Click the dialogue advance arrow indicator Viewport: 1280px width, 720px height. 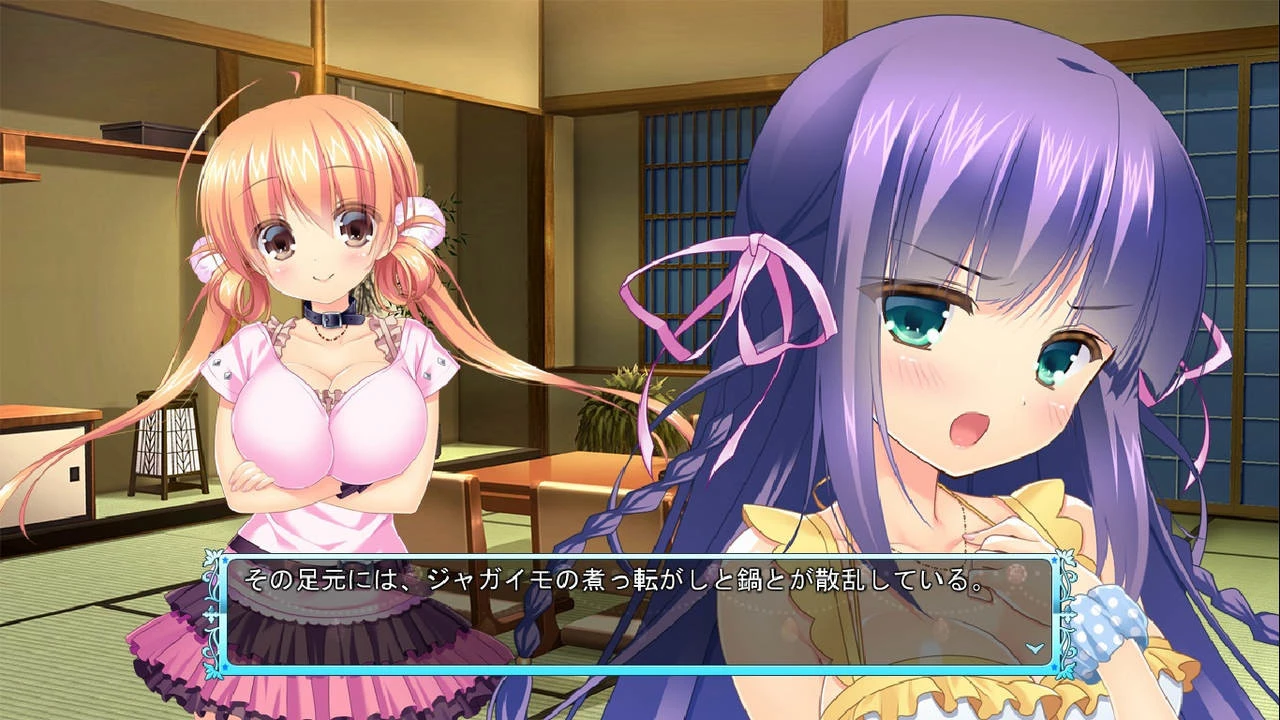(1036, 647)
